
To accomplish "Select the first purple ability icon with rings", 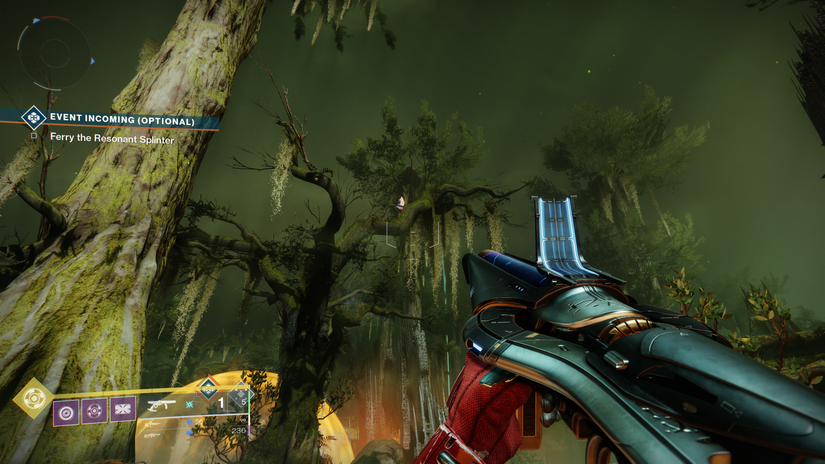I will [67, 410].
